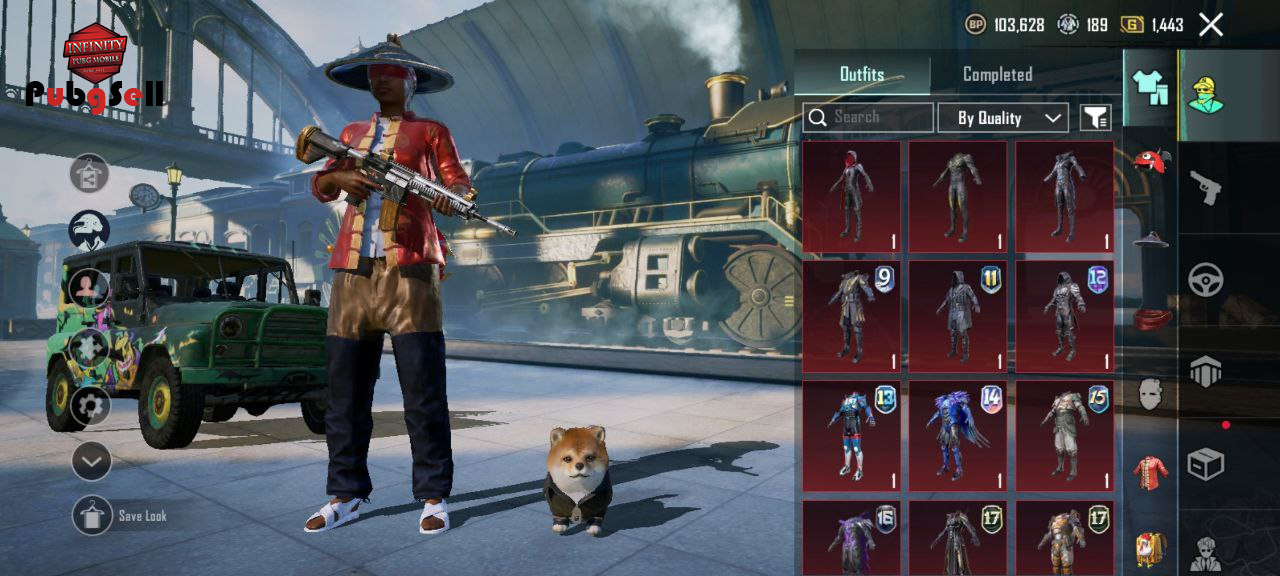Viewport: 1280px width, 576px height.
Task: Open the crate box category
Action: click(x=1205, y=464)
